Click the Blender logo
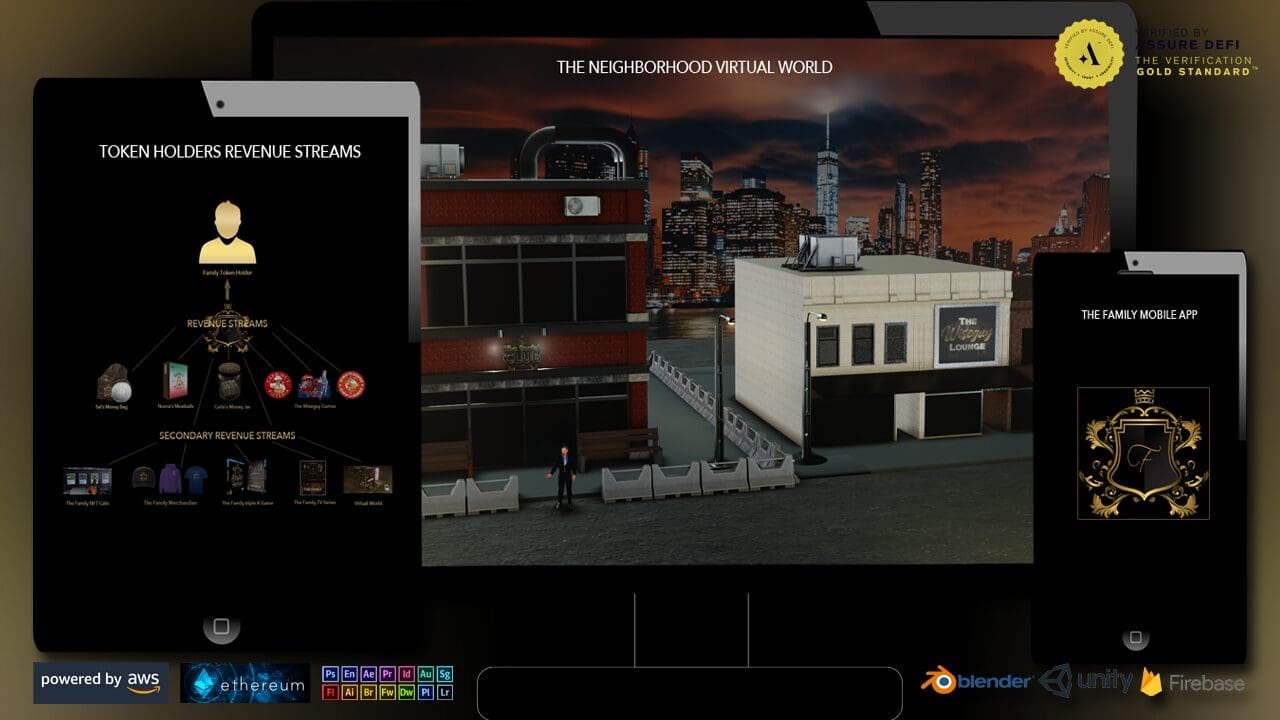1280x720 pixels. 976,681
